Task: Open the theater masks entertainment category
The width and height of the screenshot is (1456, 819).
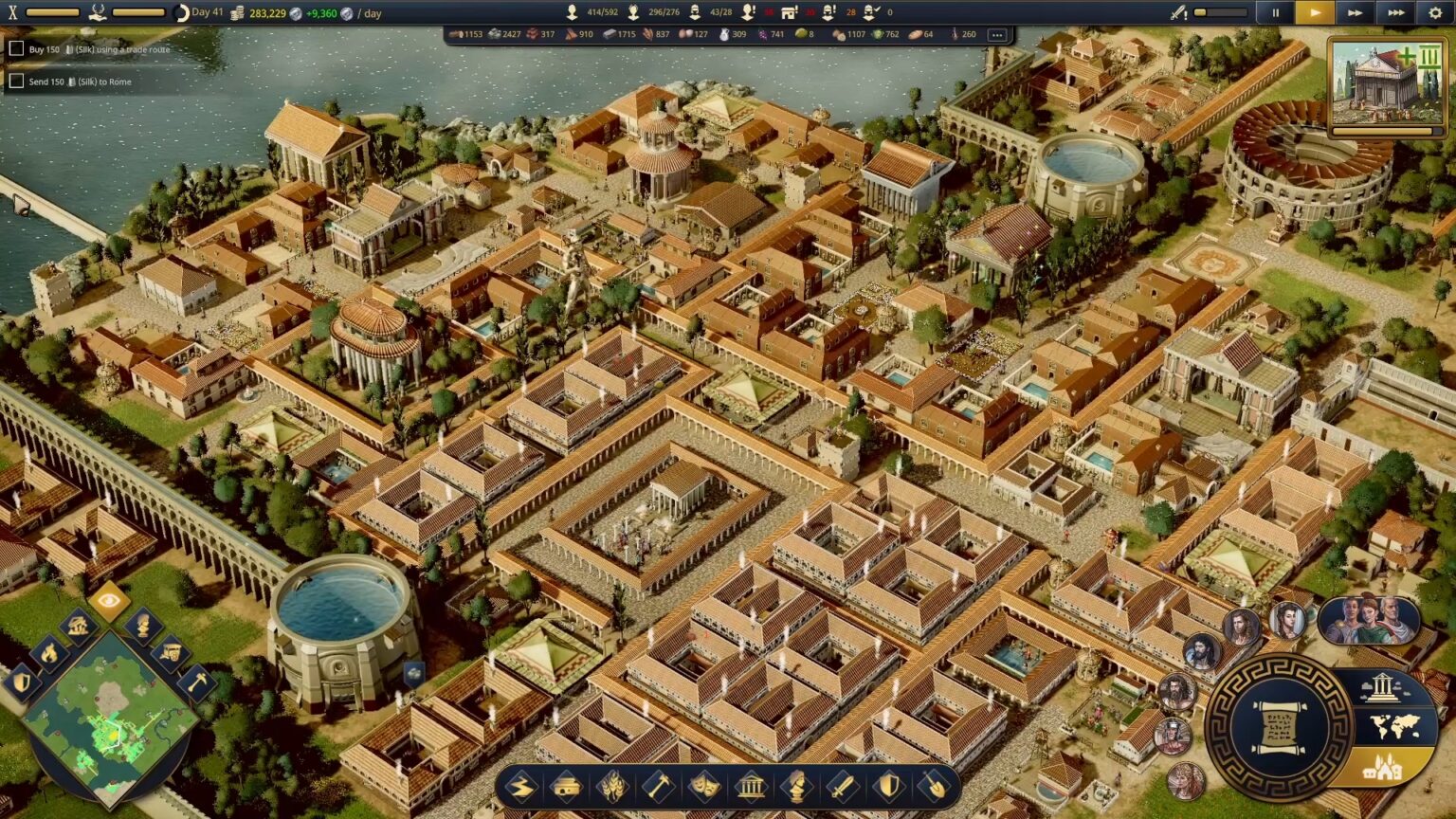Action: 704,787
